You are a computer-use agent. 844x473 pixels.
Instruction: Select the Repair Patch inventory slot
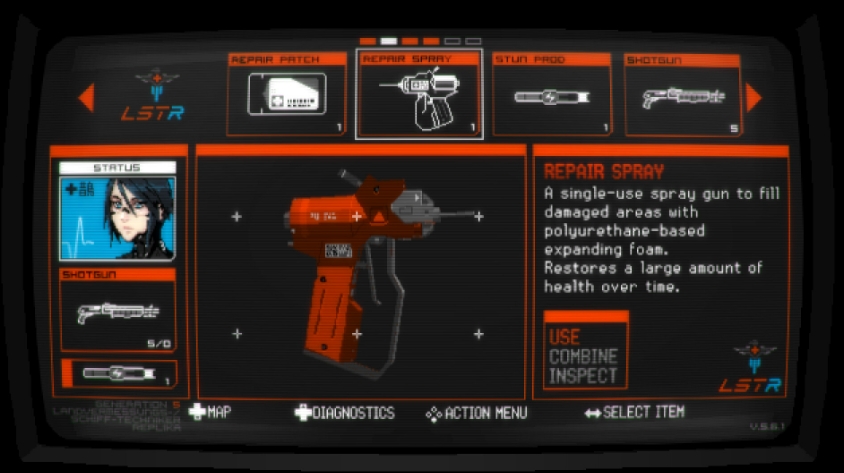click(287, 94)
